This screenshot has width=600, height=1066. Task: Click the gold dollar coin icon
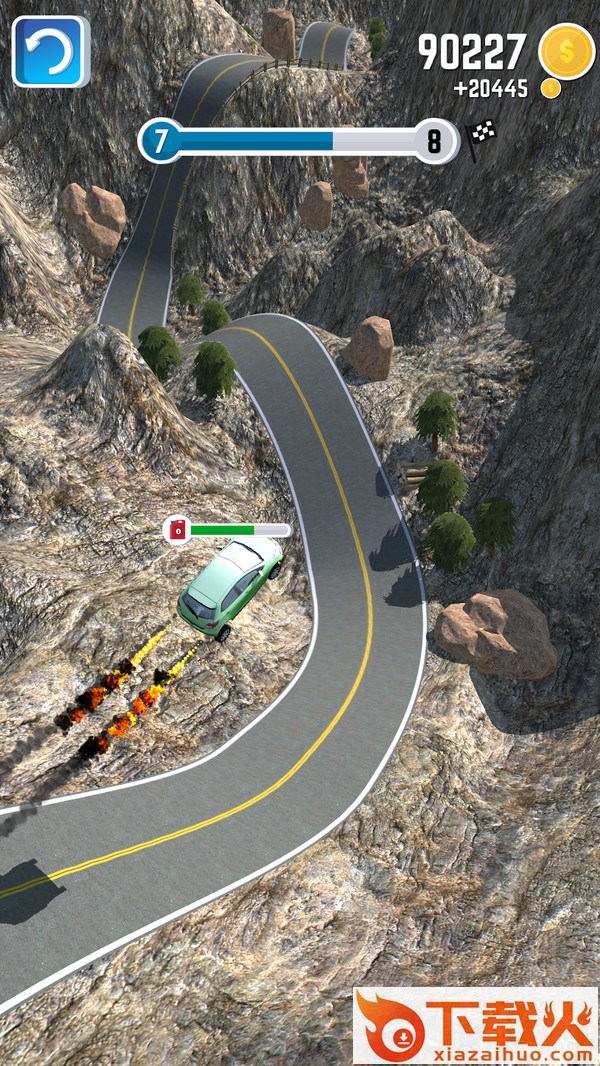566,50
